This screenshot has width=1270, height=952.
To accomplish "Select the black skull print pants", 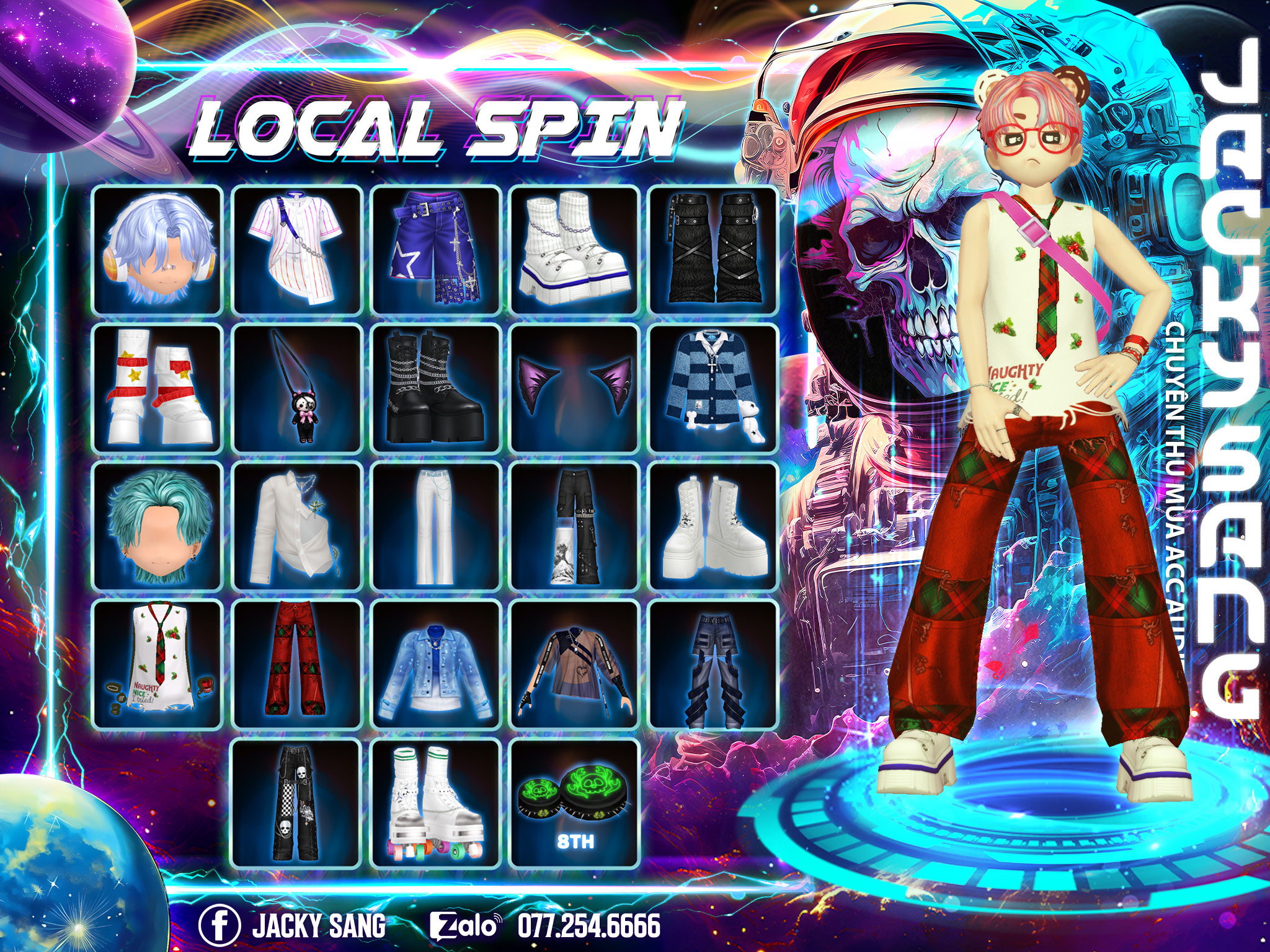I will coord(296,804).
